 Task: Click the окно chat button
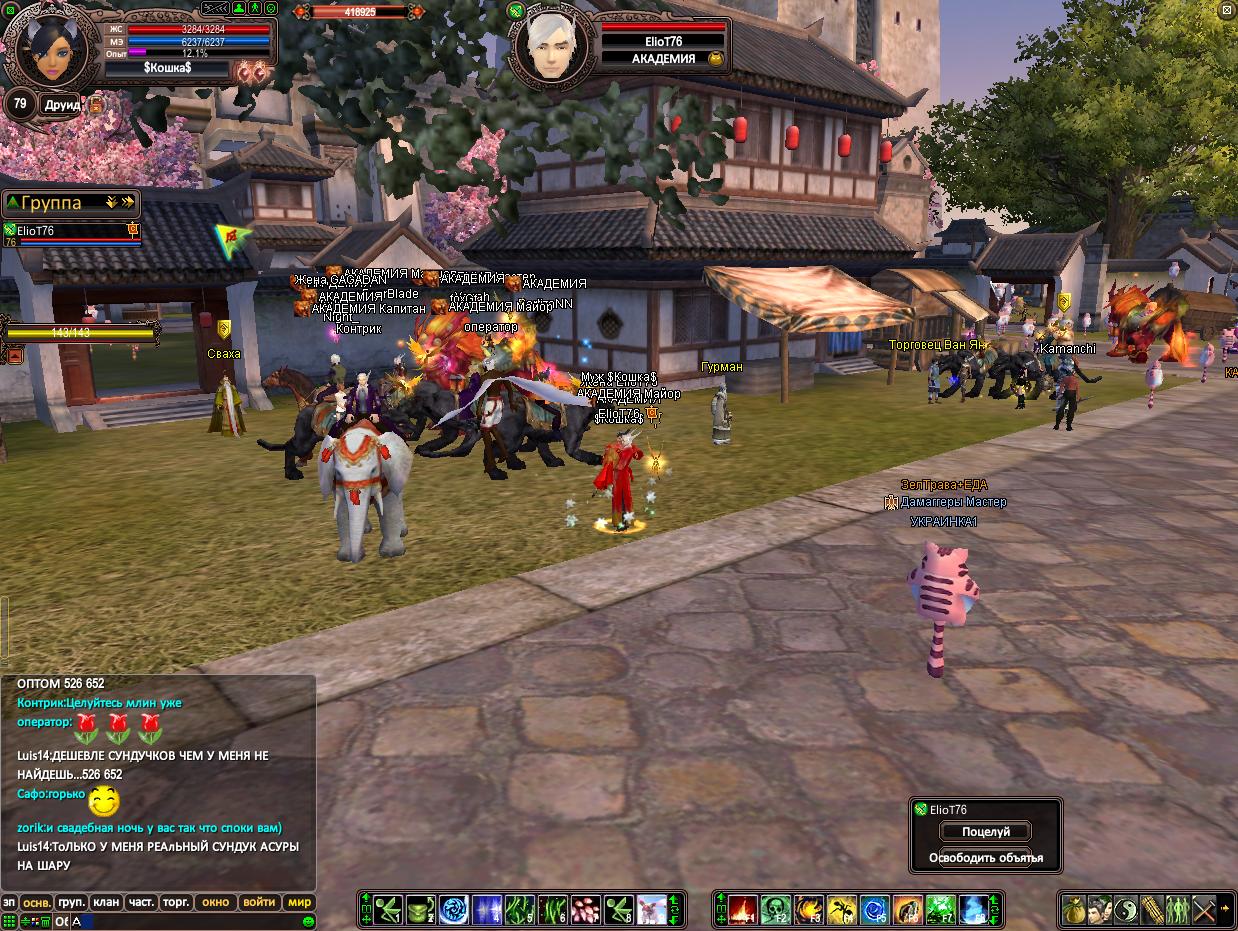pyautogui.click(x=216, y=902)
